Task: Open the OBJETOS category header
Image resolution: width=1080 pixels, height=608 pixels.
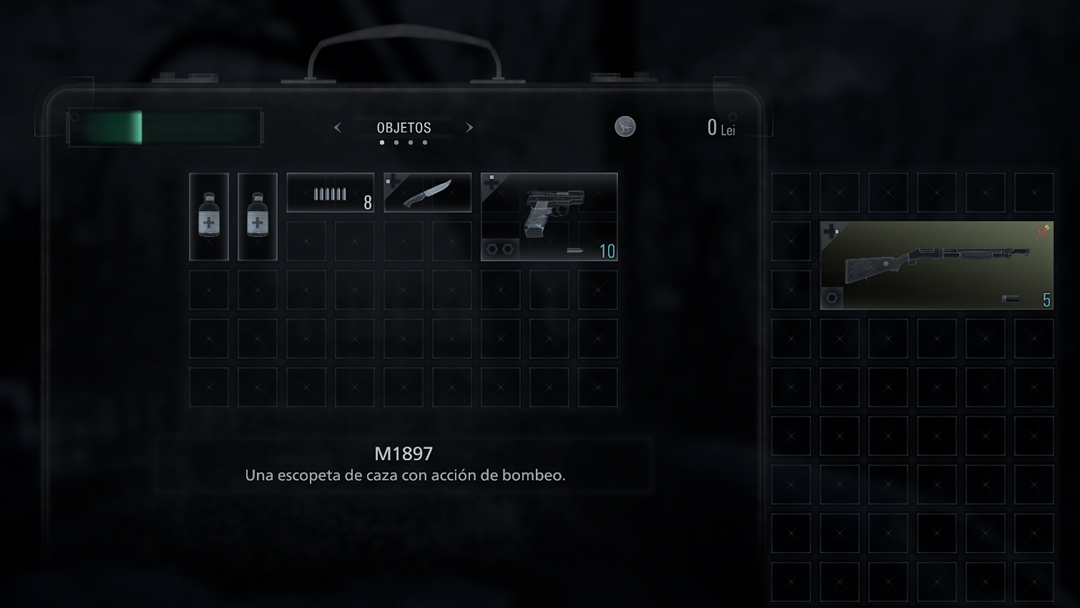Action: 404,128
